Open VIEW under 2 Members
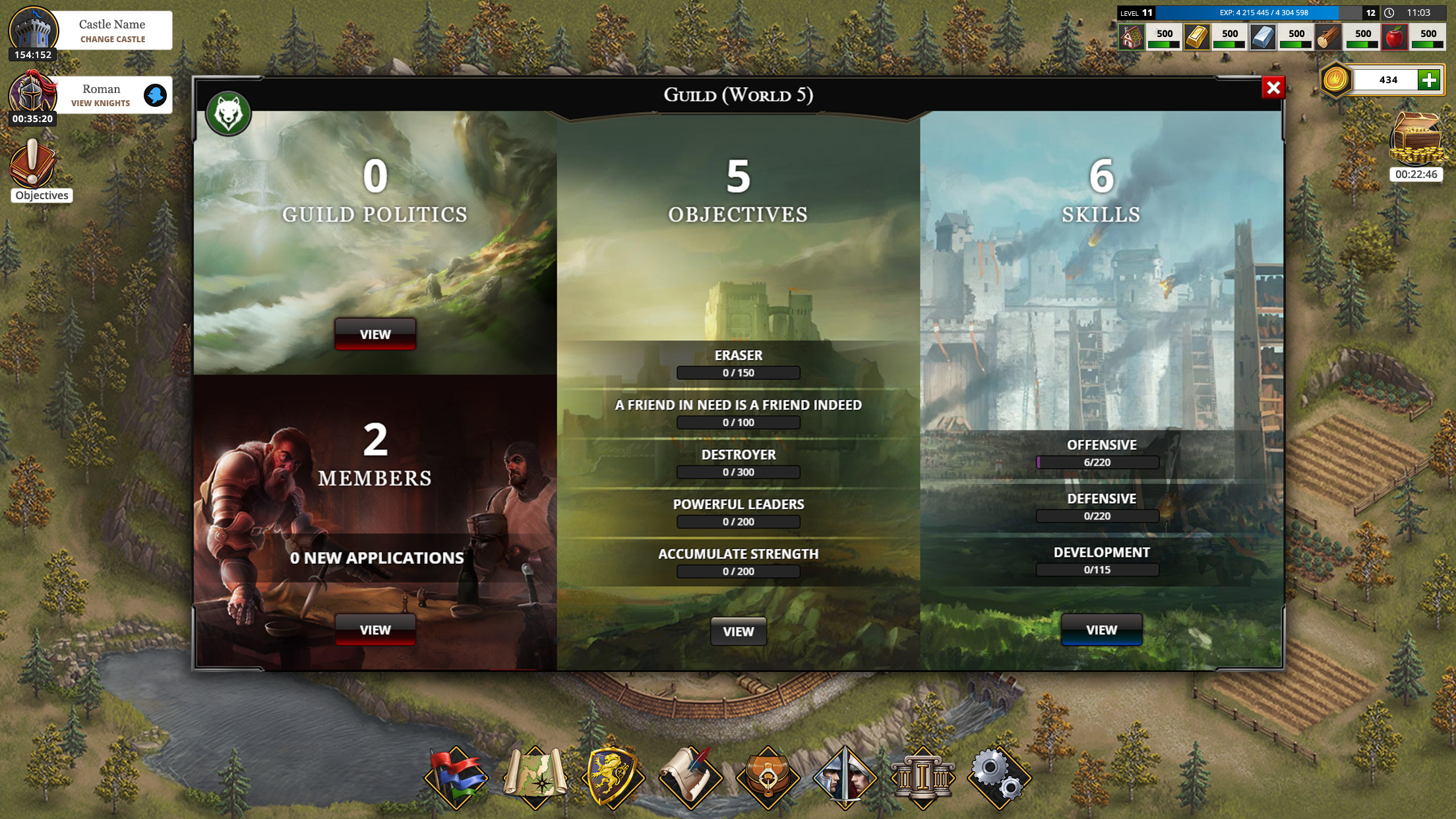Viewport: 1456px width, 819px height. pyautogui.click(x=375, y=629)
